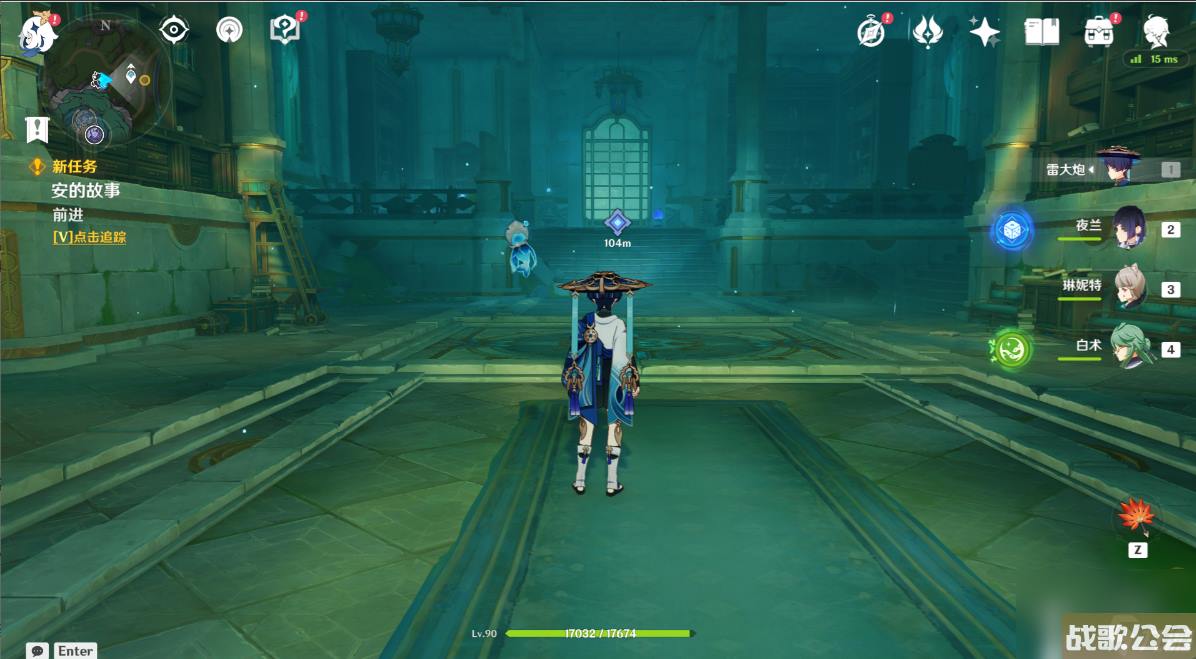The image size is (1196, 659).
Task: Open the quest guide icon with alert
Action: [285, 30]
